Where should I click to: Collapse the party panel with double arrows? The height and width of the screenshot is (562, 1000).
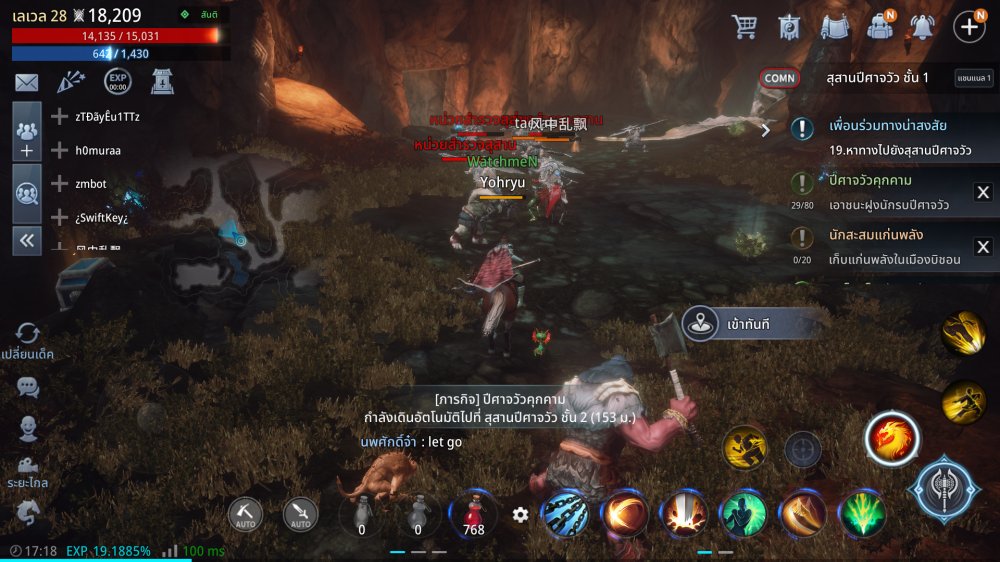coord(27,240)
